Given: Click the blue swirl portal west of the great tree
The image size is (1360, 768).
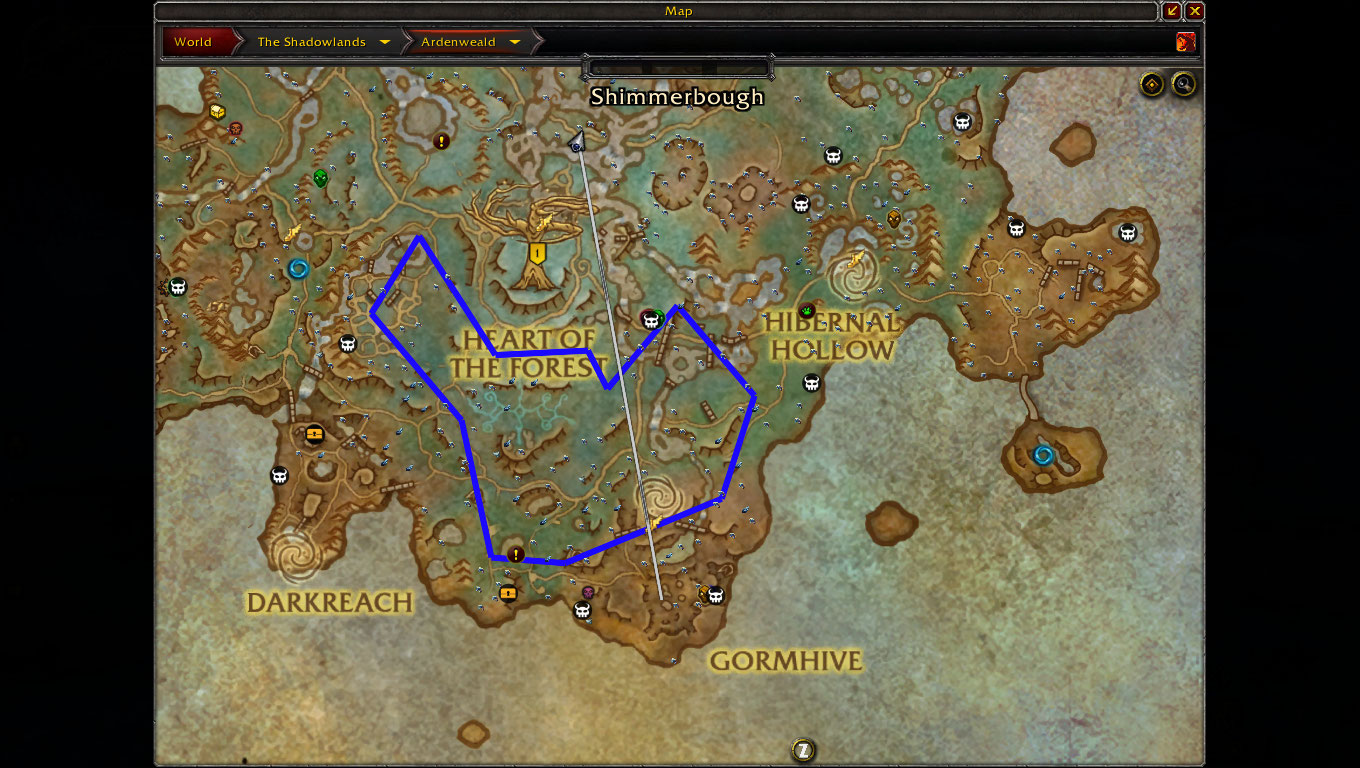Looking at the screenshot, I should click(x=298, y=269).
